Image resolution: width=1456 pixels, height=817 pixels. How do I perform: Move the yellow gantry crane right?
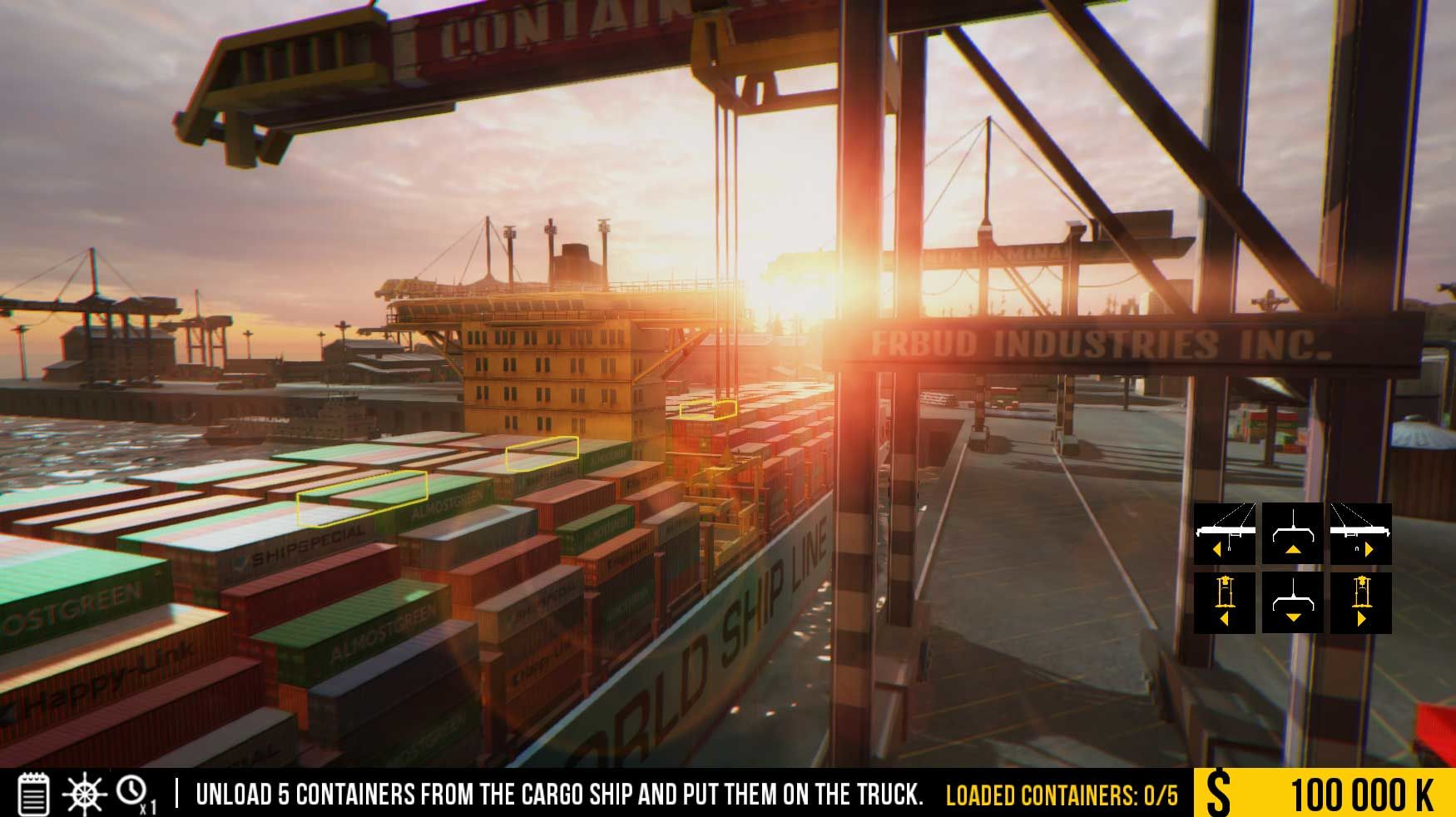[x=1360, y=602]
